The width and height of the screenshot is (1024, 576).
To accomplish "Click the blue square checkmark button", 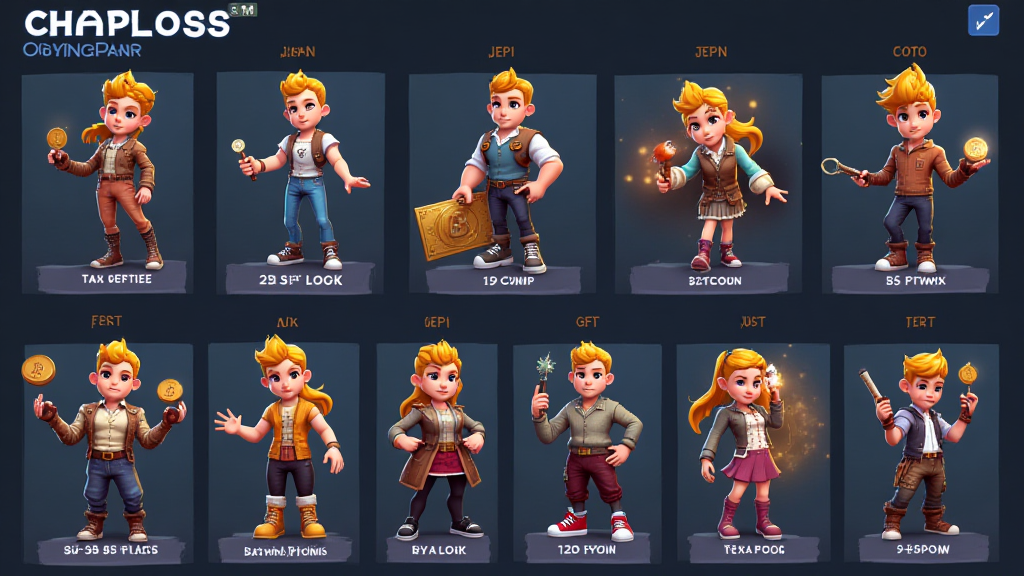I will coord(983,20).
